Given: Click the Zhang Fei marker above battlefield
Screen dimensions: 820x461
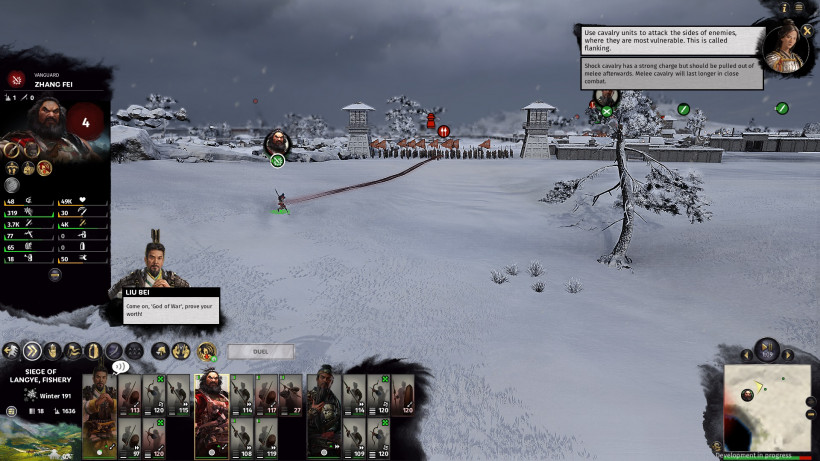Looking at the screenshot, I should click(278, 141).
